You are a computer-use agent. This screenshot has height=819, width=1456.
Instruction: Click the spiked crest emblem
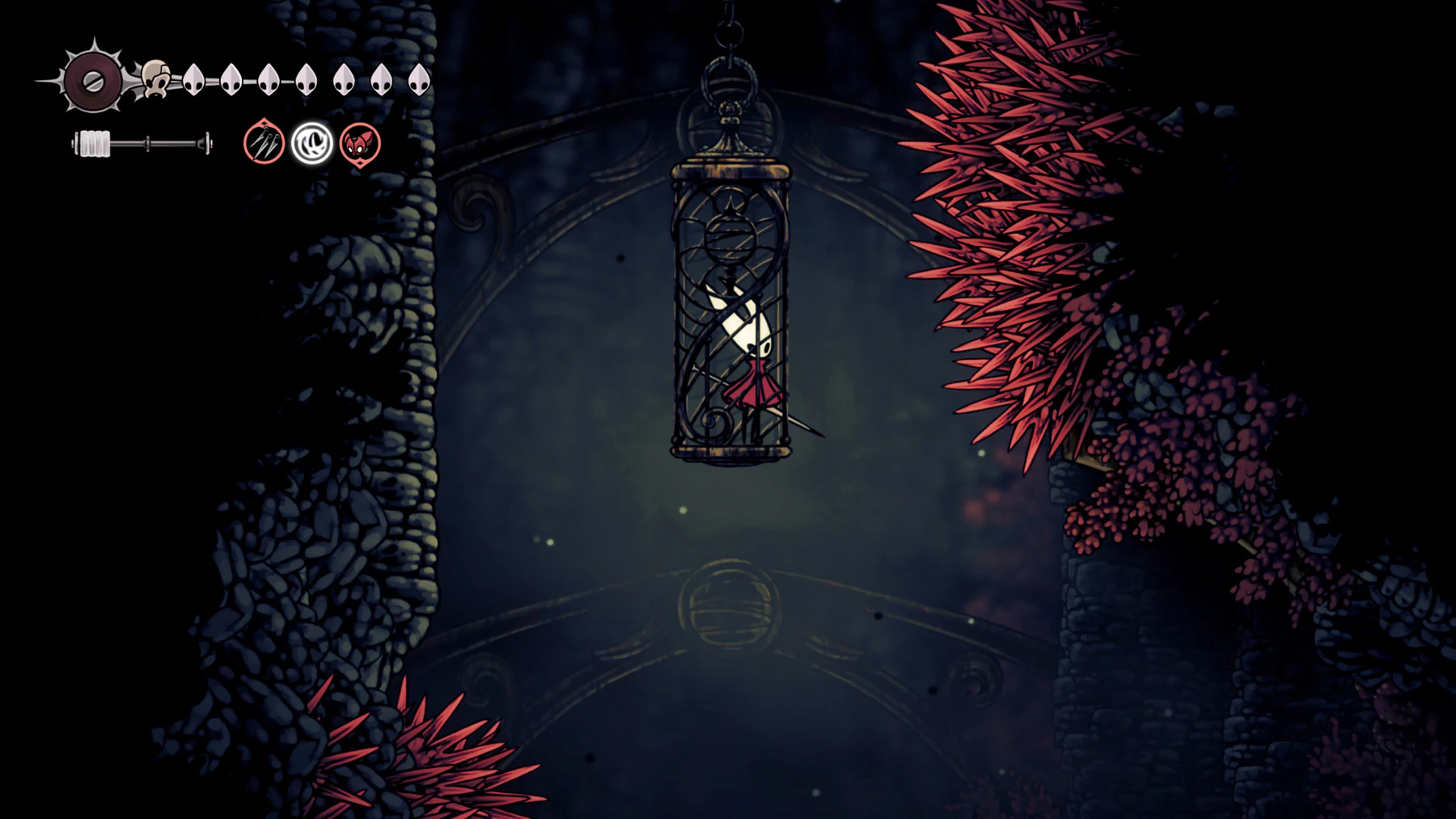click(92, 81)
